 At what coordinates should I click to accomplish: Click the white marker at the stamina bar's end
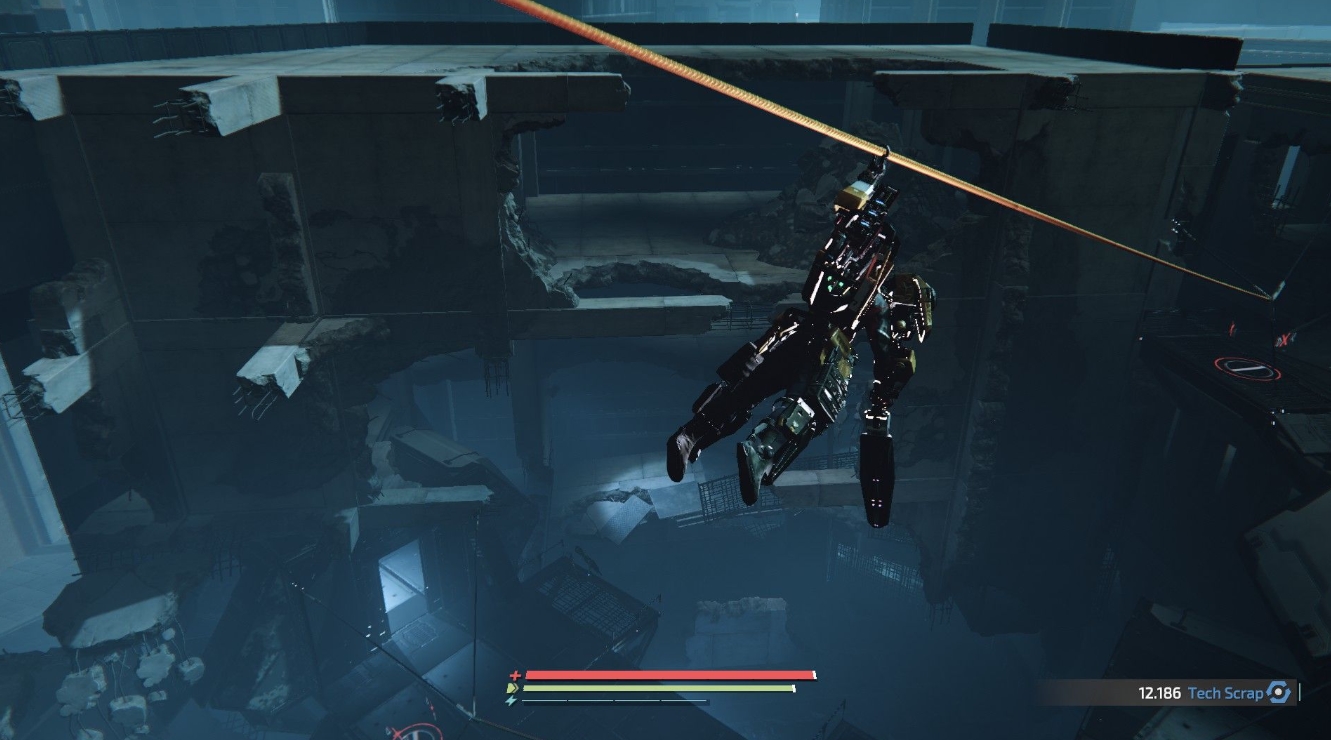(x=793, y=689)
